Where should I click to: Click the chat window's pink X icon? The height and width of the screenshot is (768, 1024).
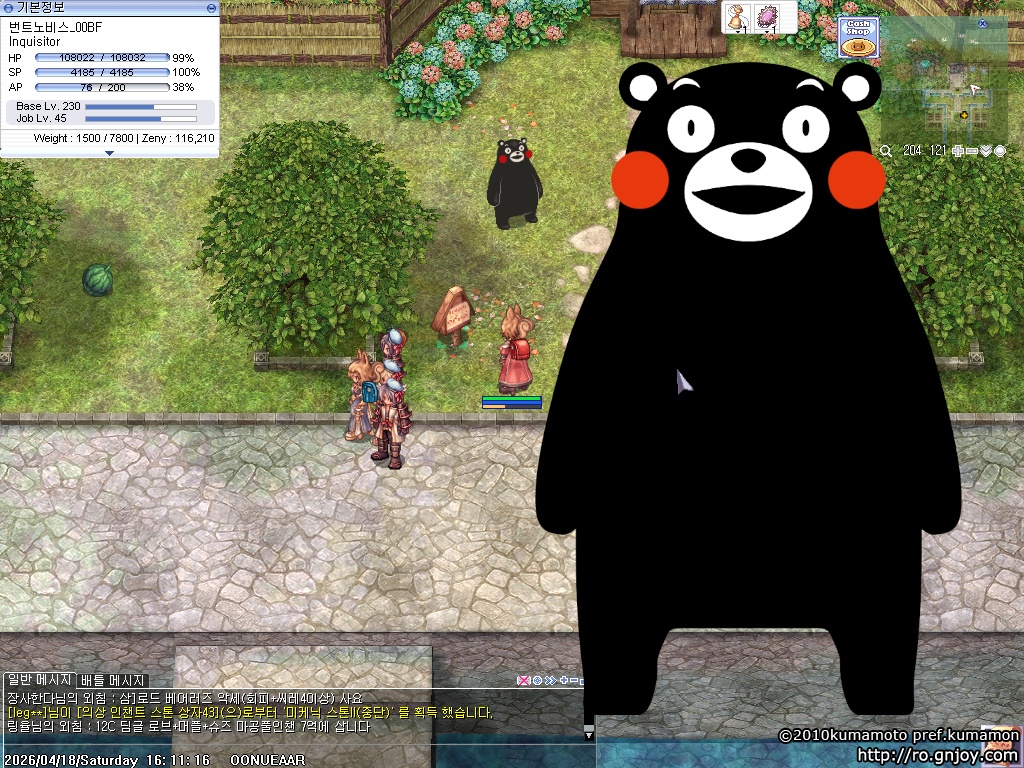(x=522, y=681)
